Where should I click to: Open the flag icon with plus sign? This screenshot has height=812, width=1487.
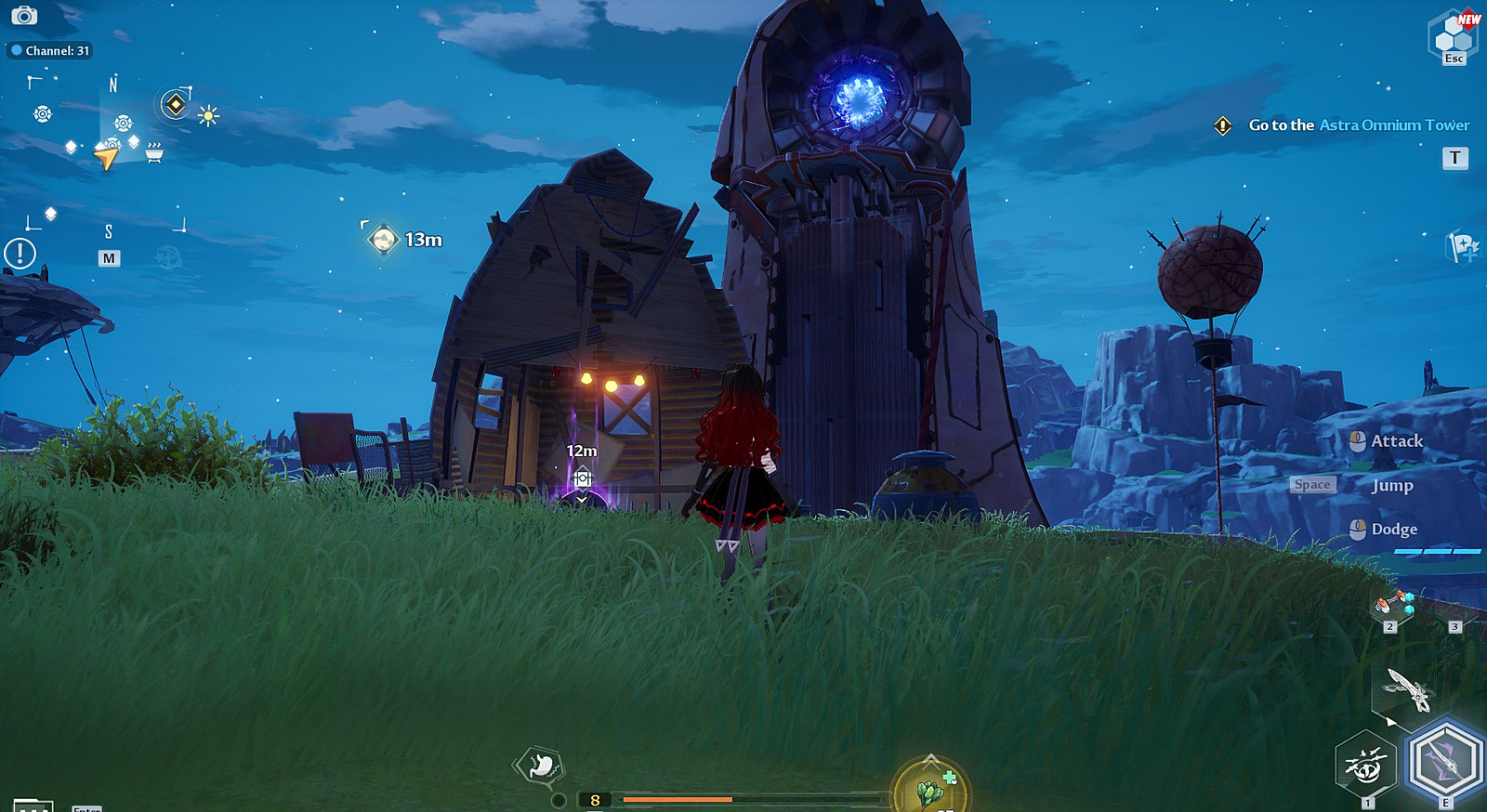point(1462,246)
